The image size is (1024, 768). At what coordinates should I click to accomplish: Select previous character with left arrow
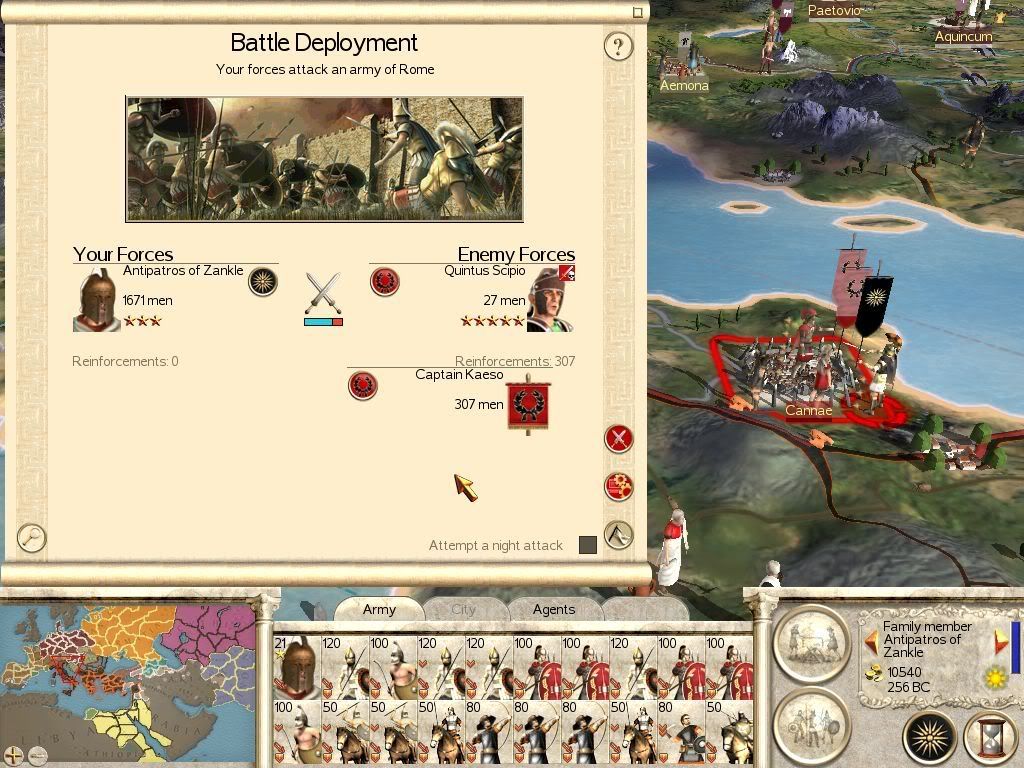(872, 640)
